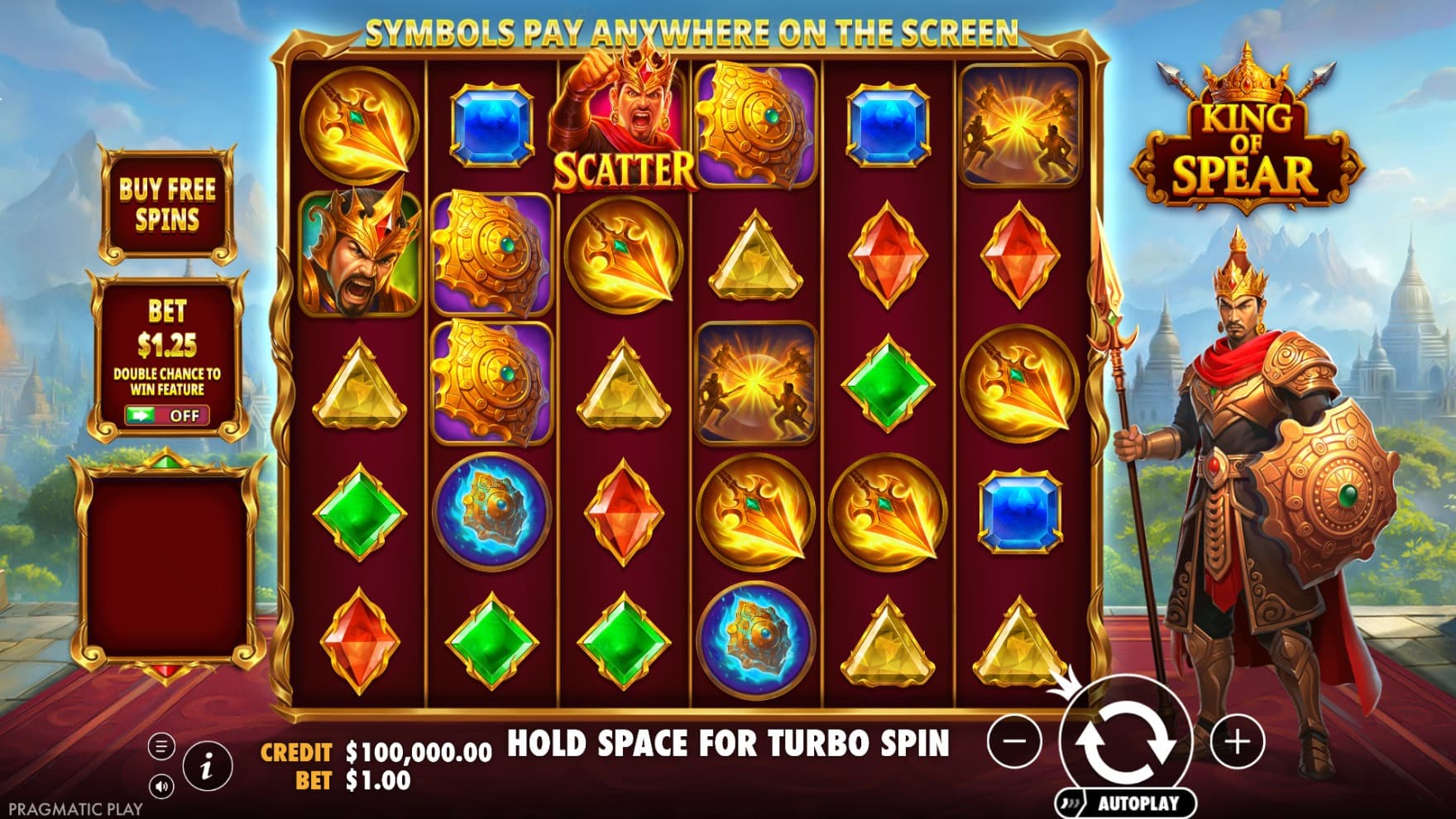Image resolution: width=1456 pixels, height=819 pixels.
Task: Decrease the bet with the minus button
Action: [x=1014, y=740]
